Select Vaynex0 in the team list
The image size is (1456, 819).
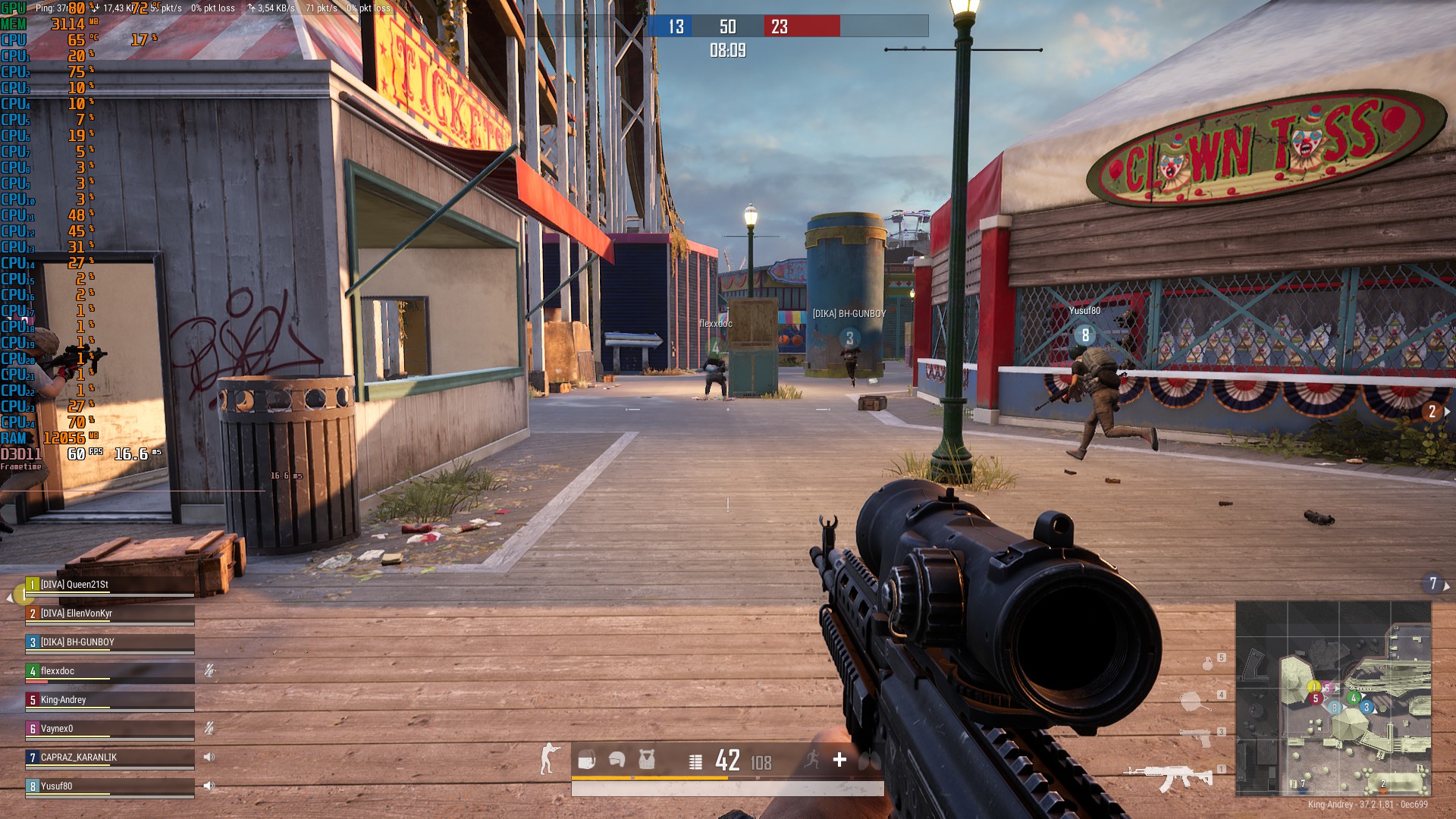pos(110,729)
